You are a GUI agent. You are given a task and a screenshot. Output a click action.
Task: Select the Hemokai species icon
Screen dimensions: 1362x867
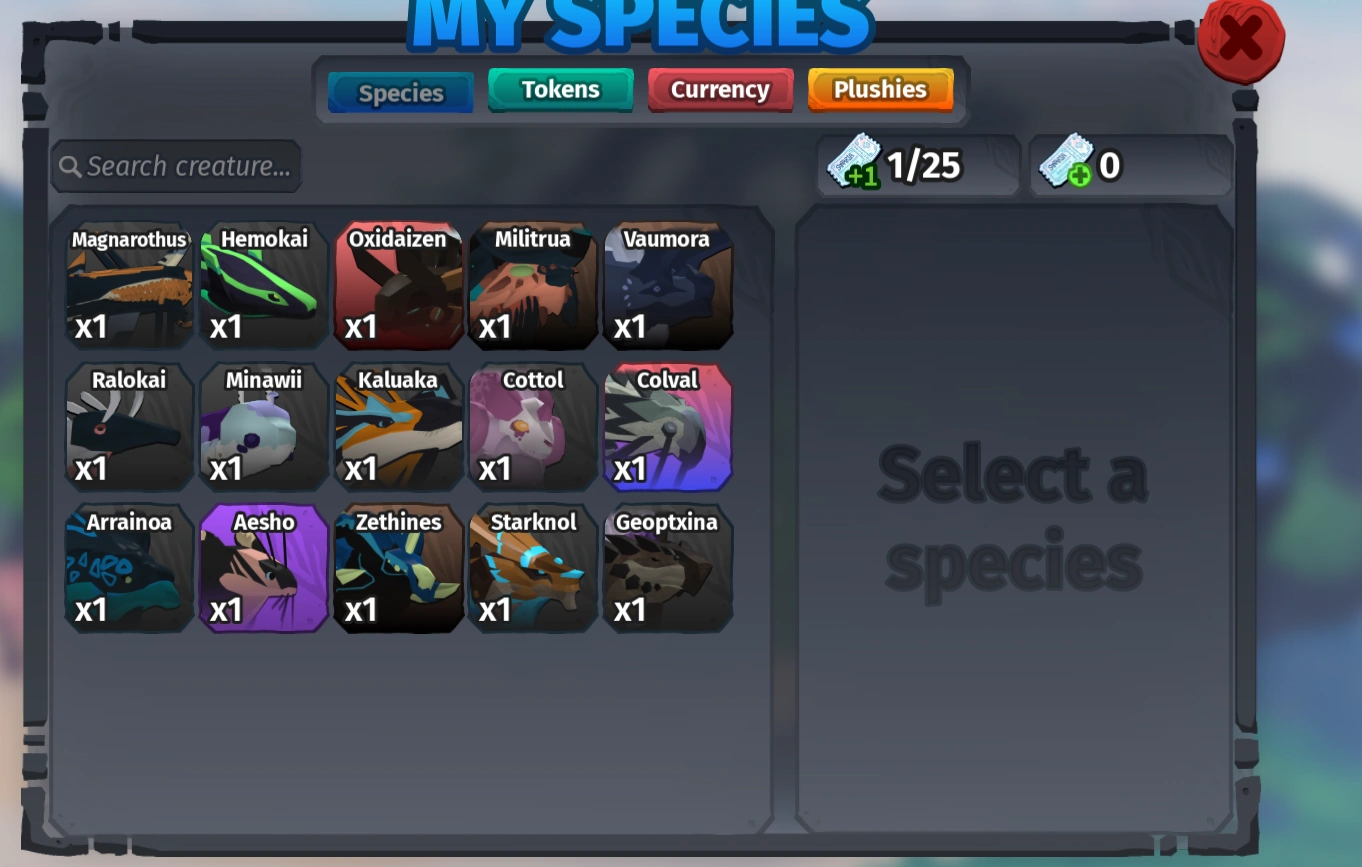coord(262,285)
